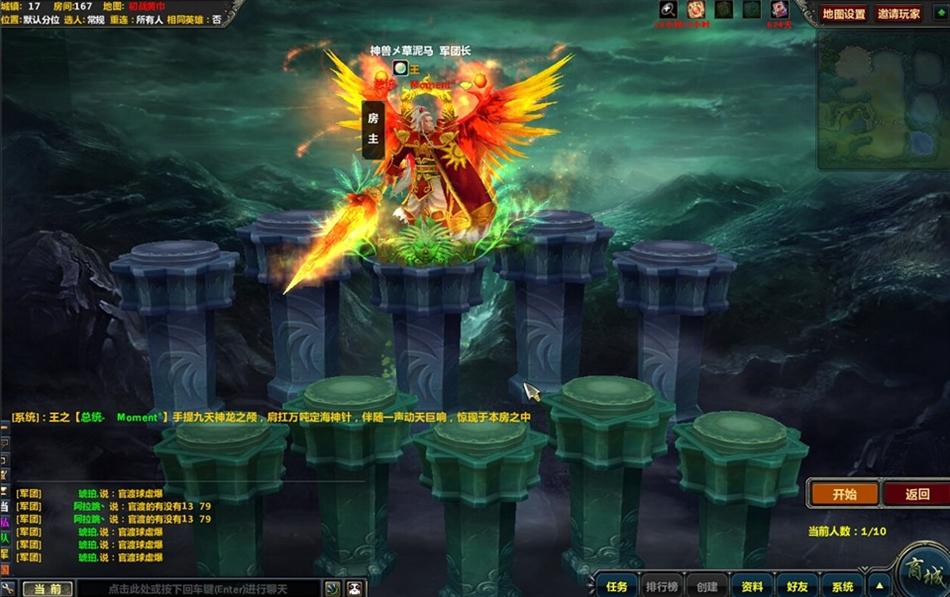This screenshot has height=597, width=950.
Task: Open the 任务 (Quests) menu
Action: click(617, 587)
